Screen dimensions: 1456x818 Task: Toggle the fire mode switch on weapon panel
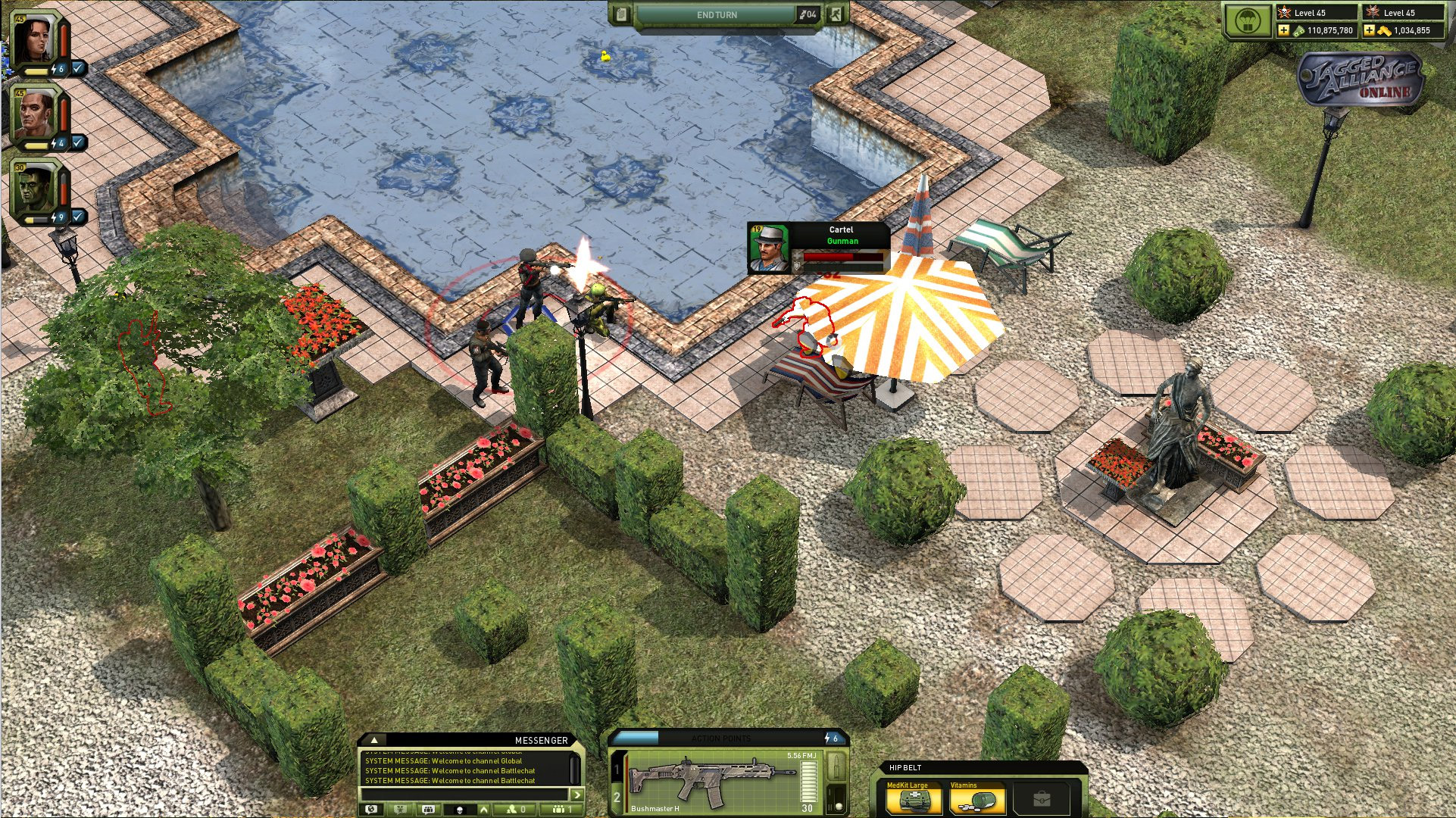pos(836,798)
